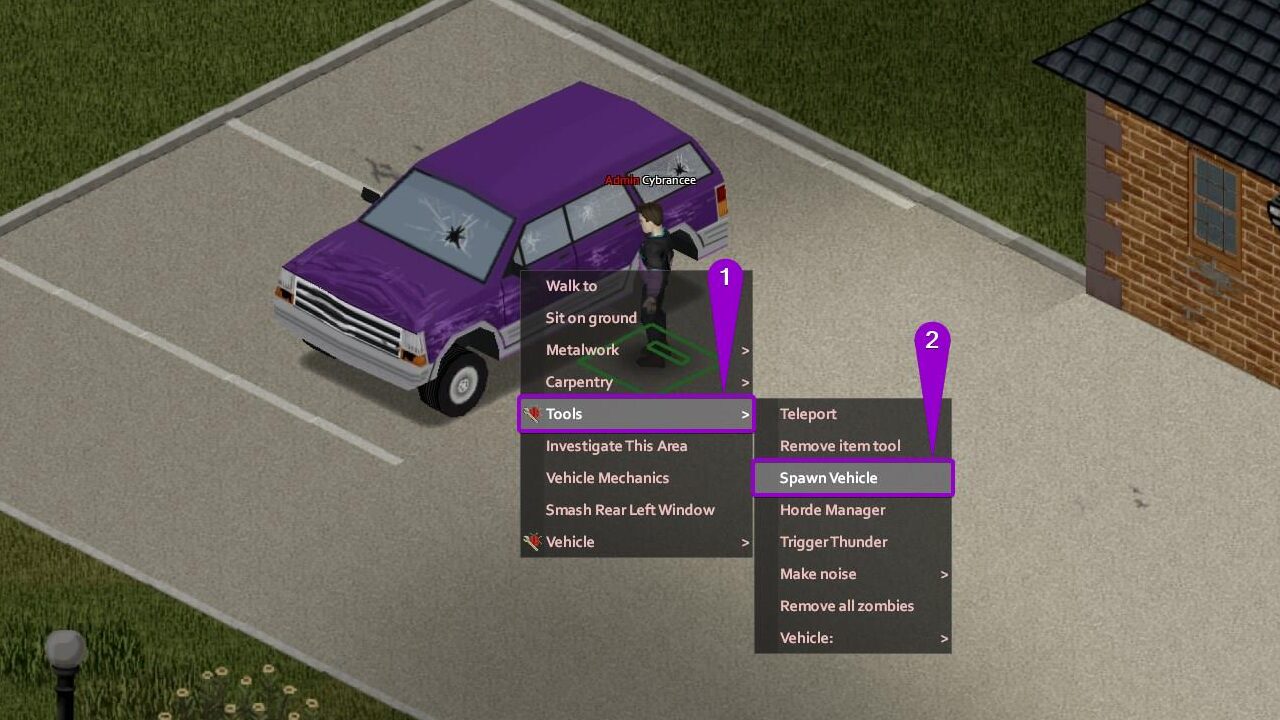Activate Remove item tool

click(840, 446)
